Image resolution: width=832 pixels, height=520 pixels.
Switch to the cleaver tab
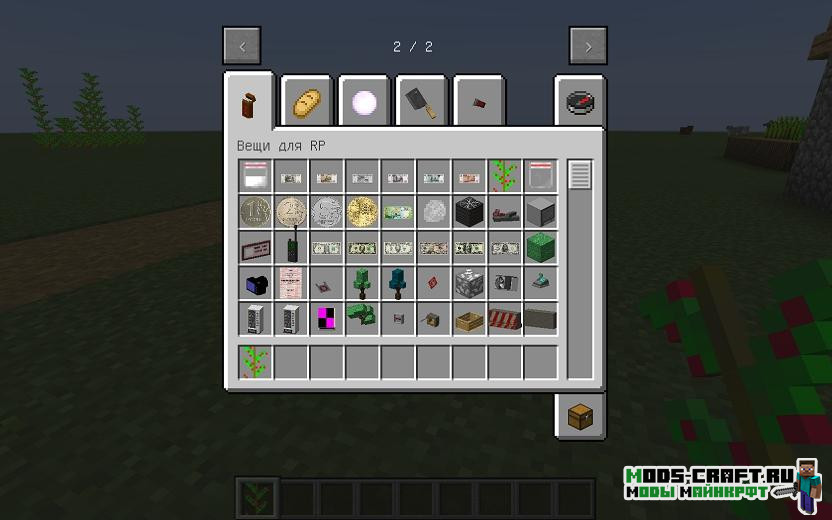421,101
